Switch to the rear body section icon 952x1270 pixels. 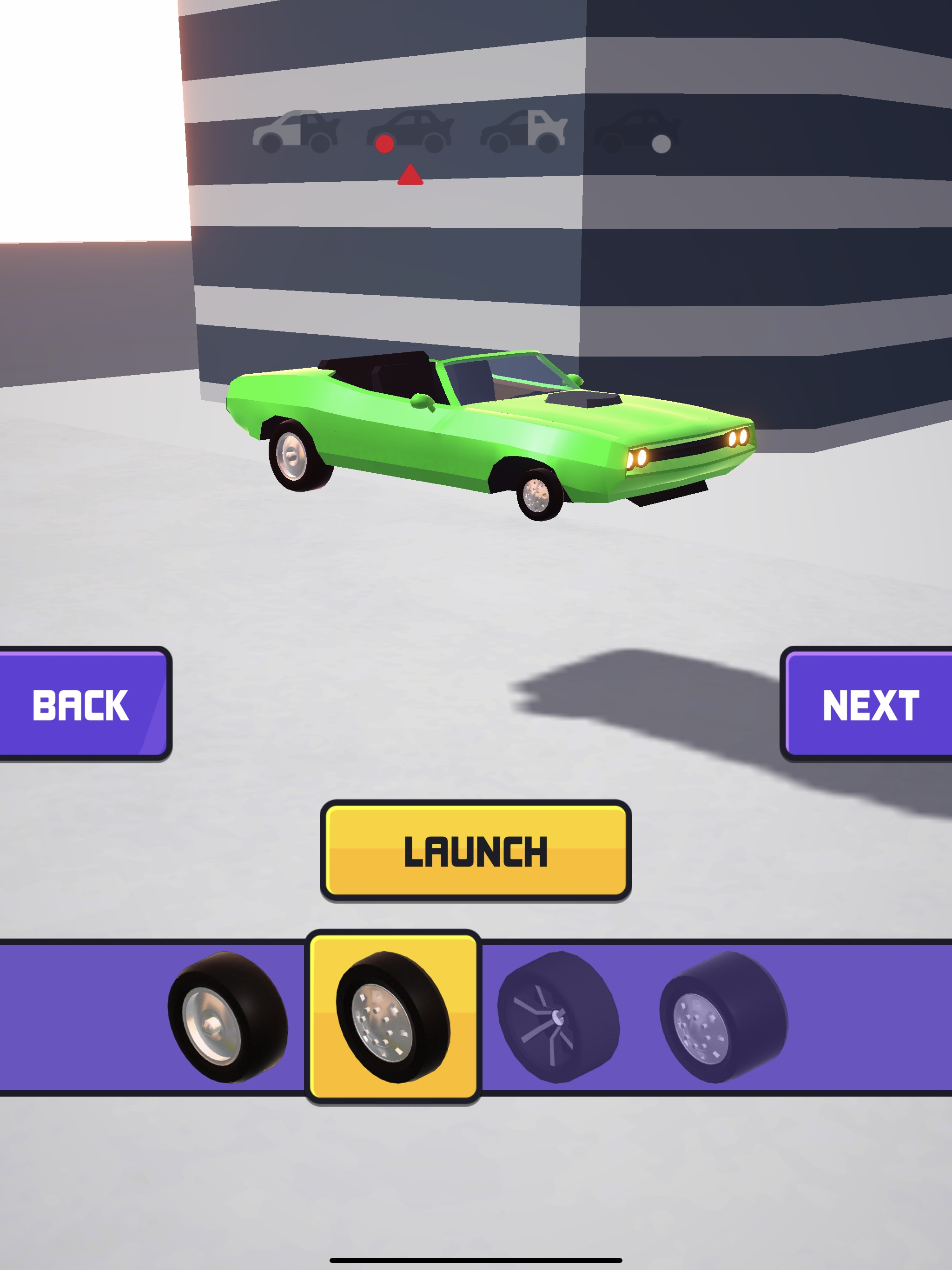(x=524, y=132)
